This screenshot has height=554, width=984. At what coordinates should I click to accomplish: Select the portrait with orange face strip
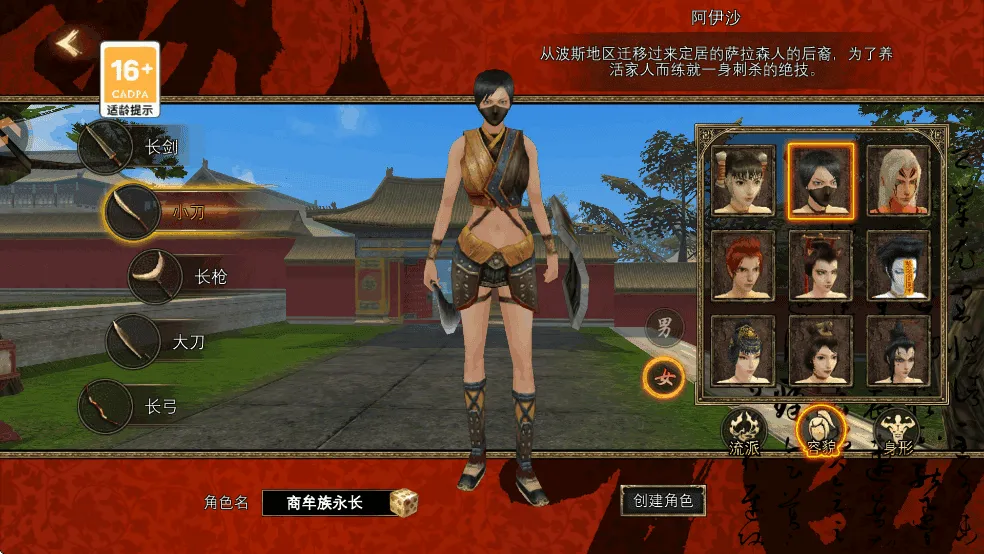coord(897,265)
